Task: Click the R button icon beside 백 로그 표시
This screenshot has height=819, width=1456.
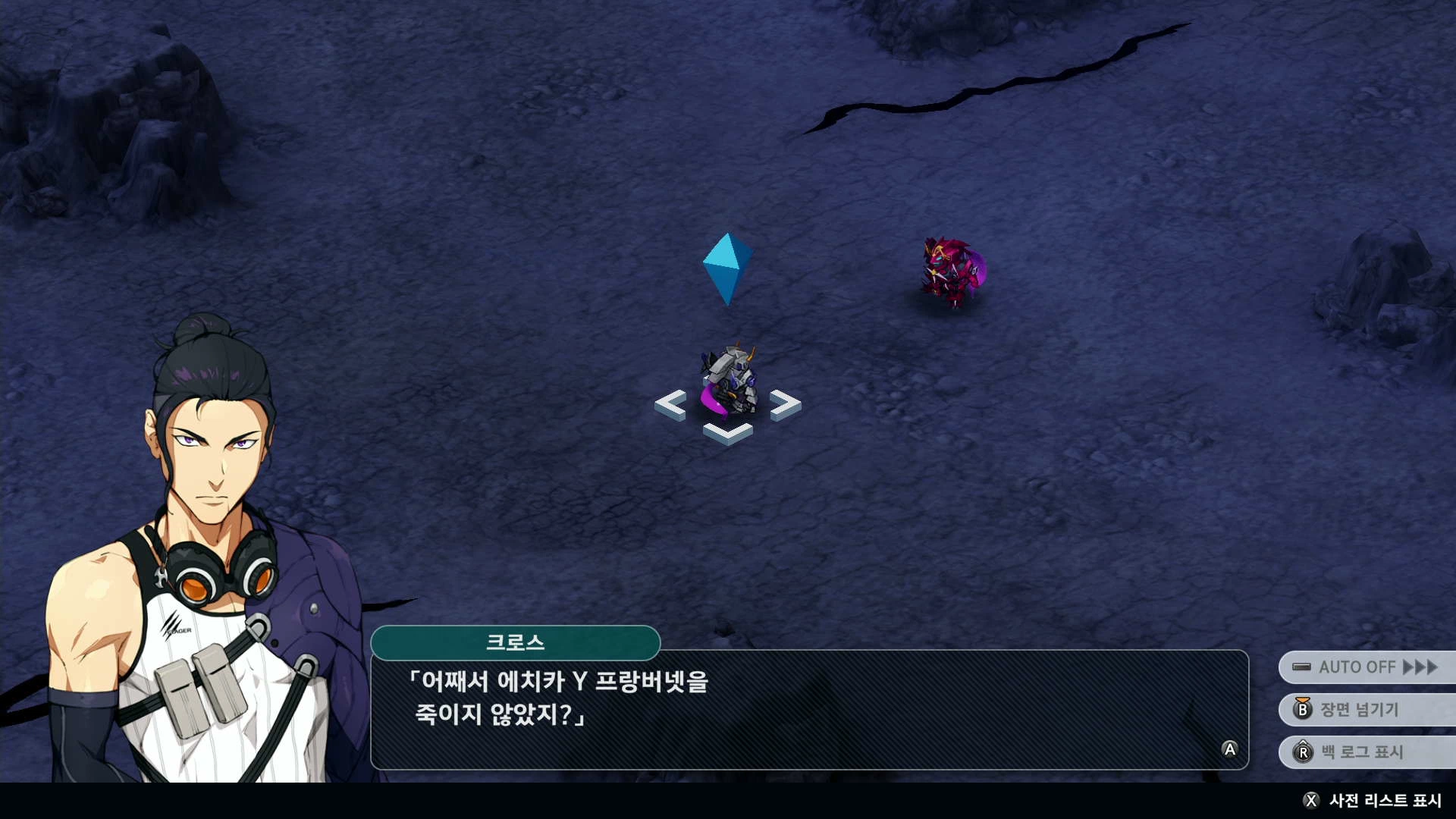Action: 1303,753
